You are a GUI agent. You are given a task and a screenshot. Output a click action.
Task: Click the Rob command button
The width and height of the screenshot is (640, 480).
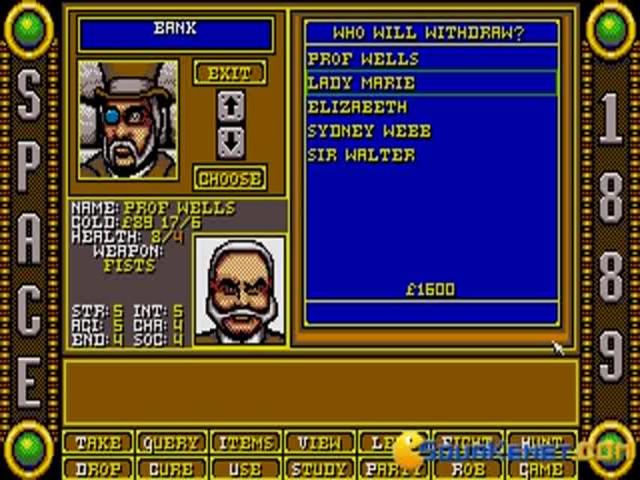464,467
